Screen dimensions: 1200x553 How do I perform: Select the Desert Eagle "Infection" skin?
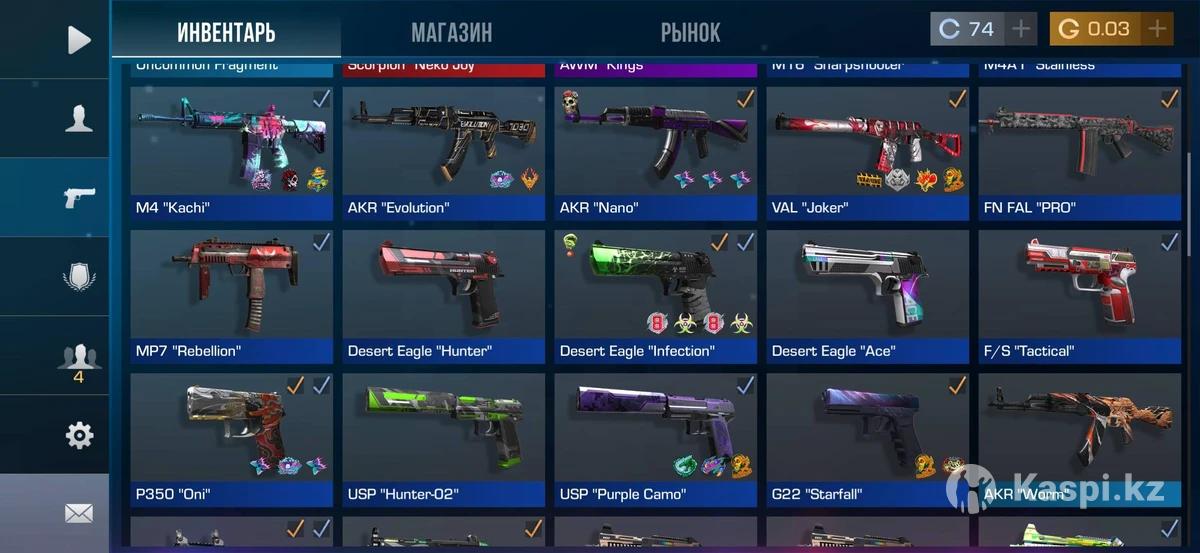655,295
